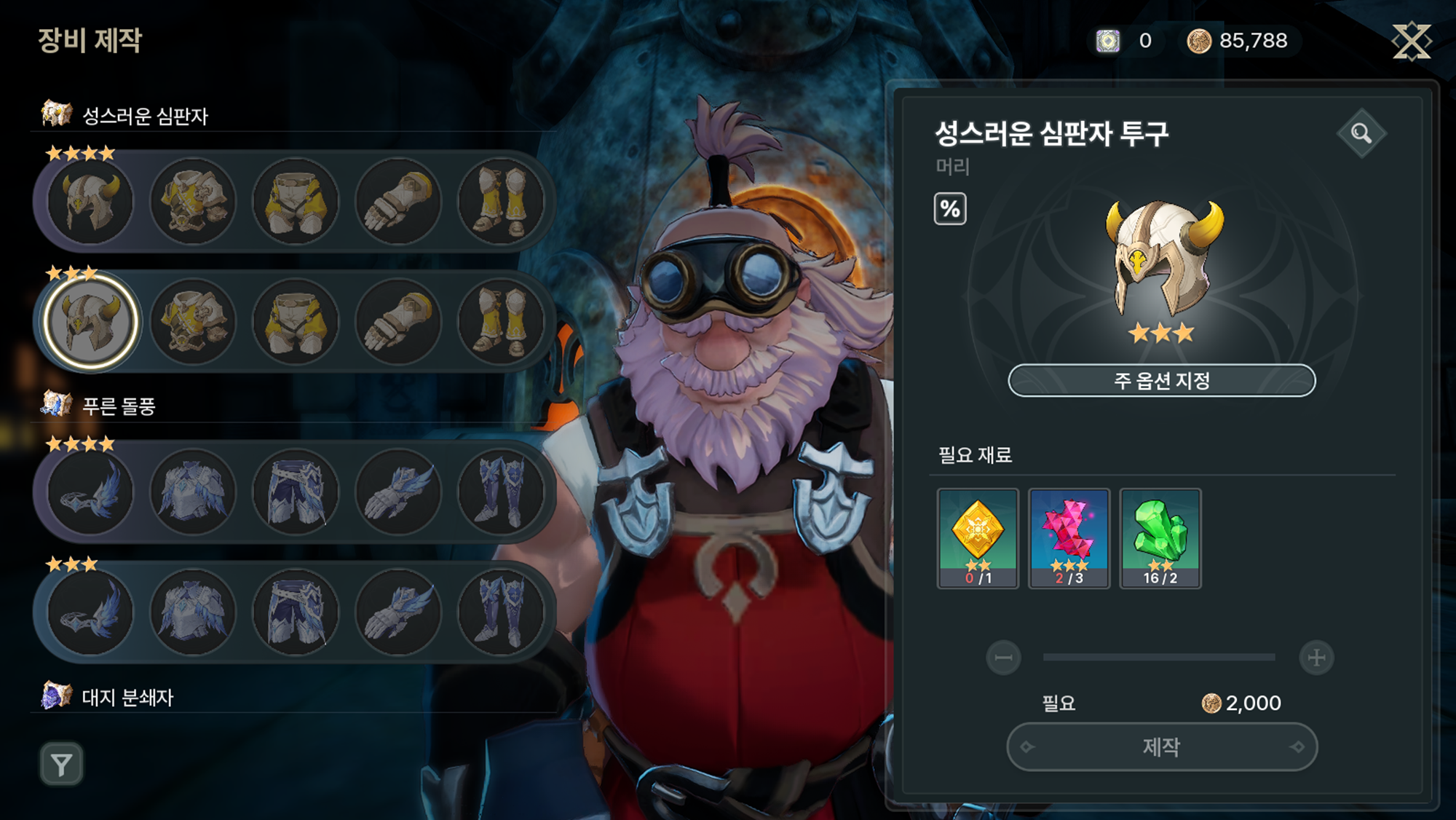
Task: Open the magnifier item detail view
Action: coord(1361,133)
